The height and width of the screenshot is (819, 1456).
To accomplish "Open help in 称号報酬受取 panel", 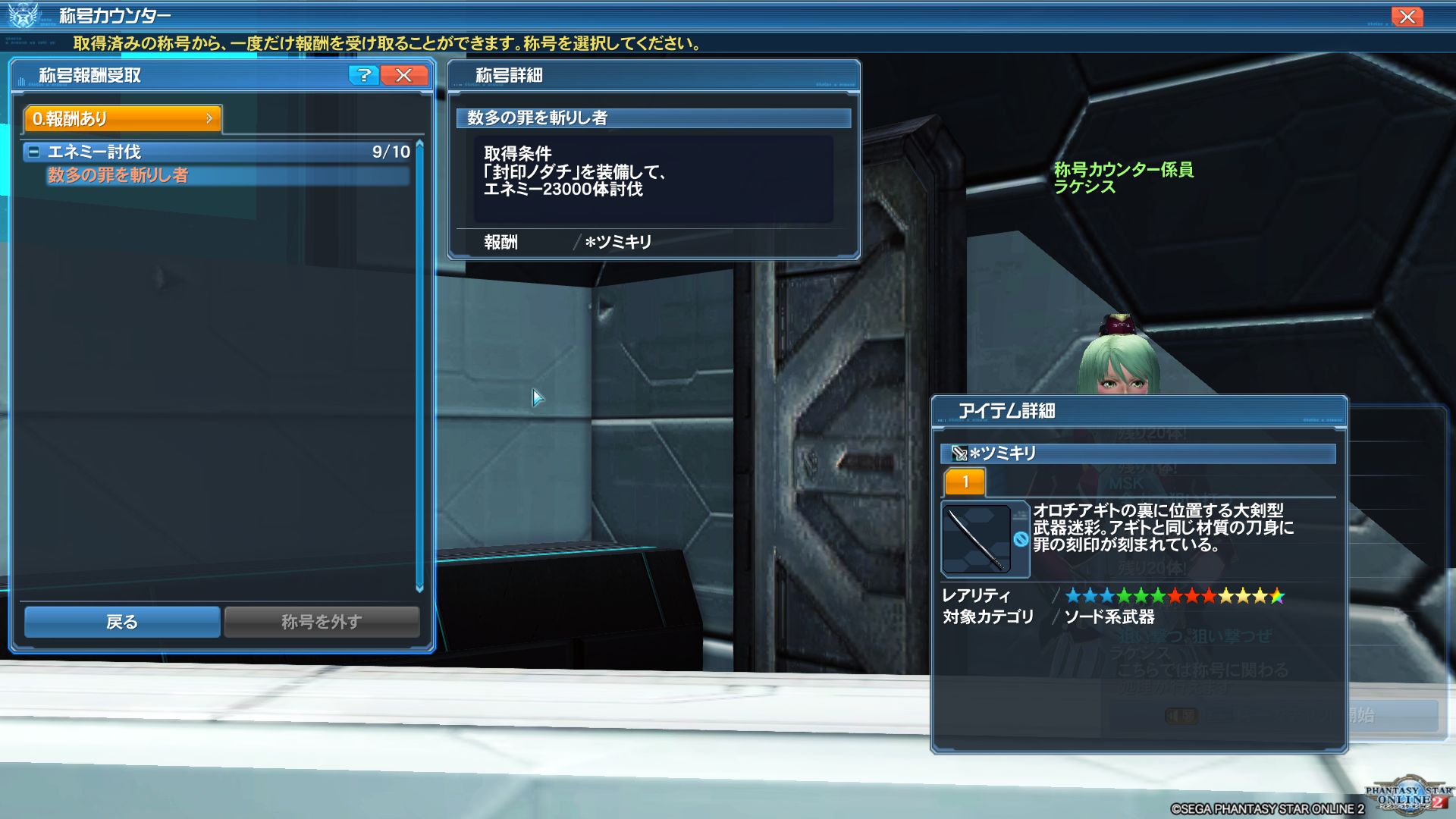I will (364, 75).
